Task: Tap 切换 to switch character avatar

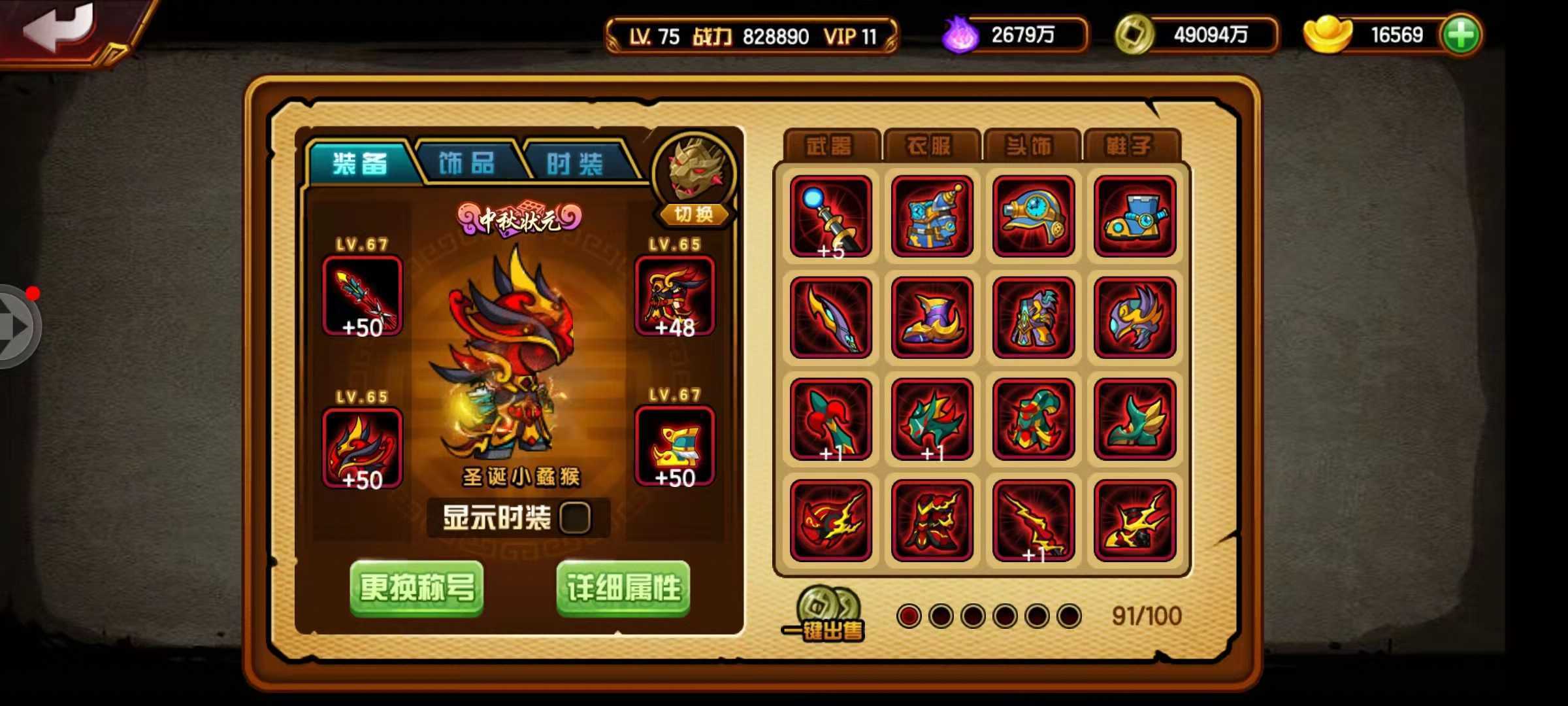Action: [695, 215]
